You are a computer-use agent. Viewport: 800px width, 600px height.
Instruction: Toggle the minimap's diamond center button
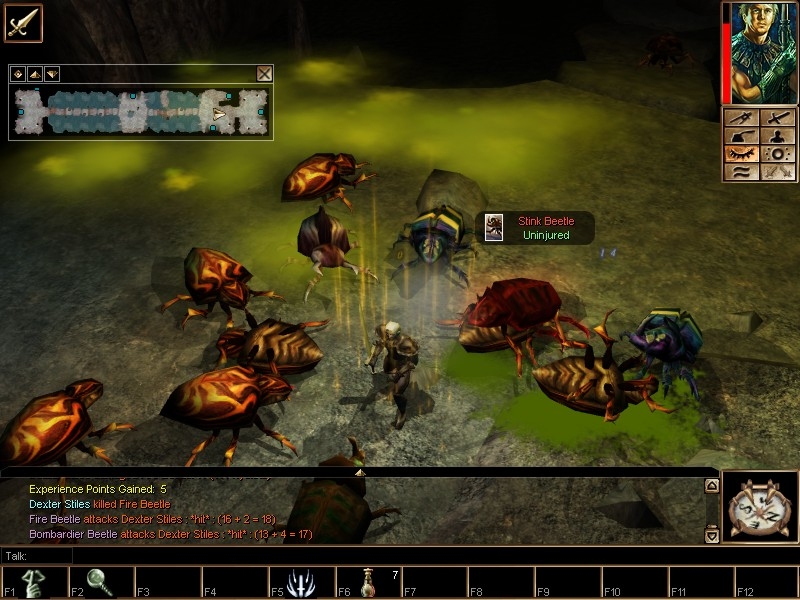pos(18,74)
